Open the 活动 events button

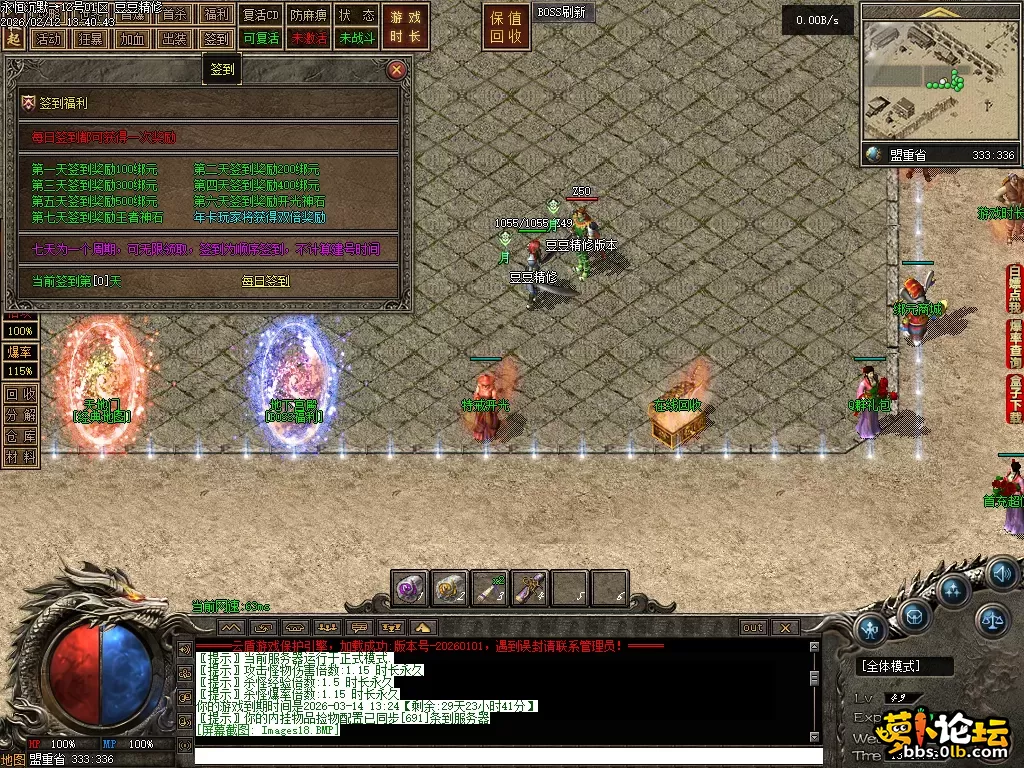(x=47, y=39)
